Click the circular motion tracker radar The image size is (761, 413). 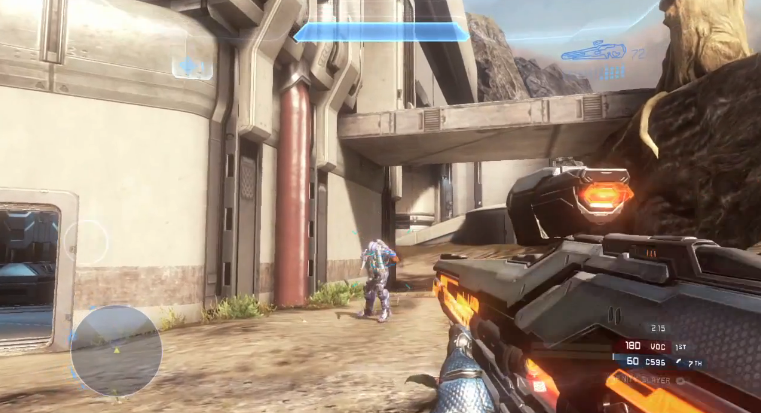click(x=117, y=350)
